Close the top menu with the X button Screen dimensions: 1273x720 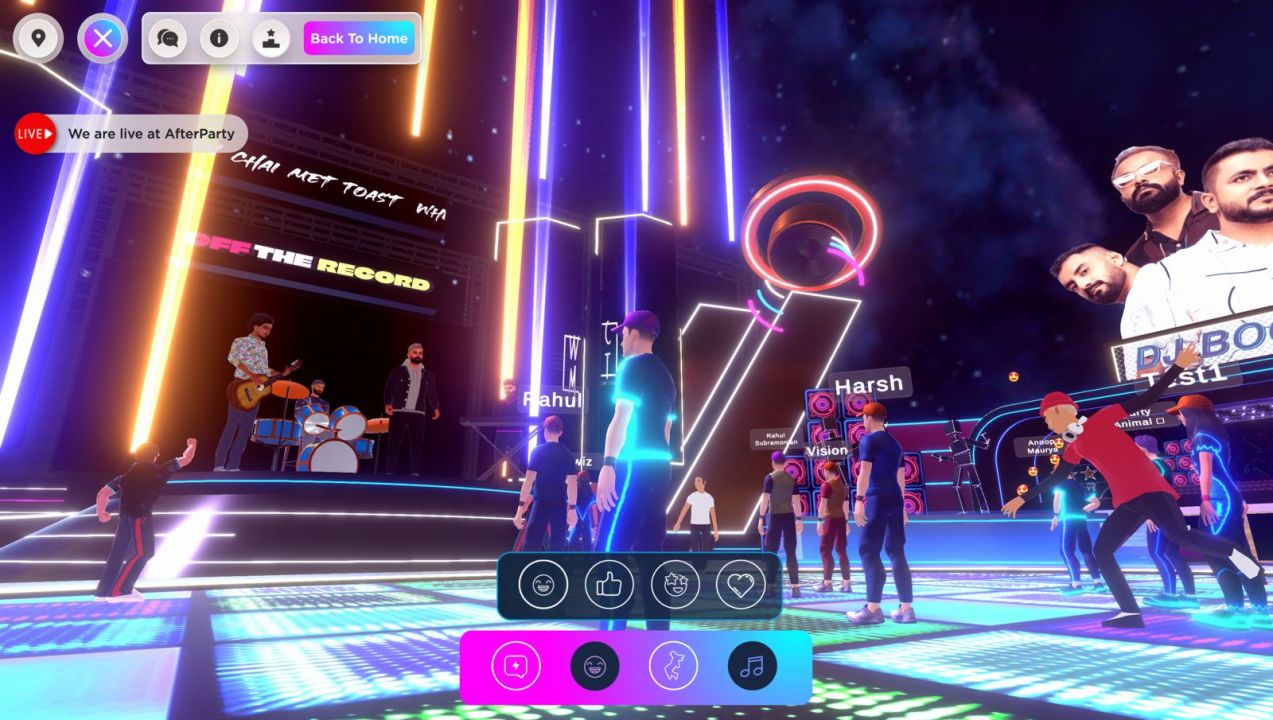[102, 39]
